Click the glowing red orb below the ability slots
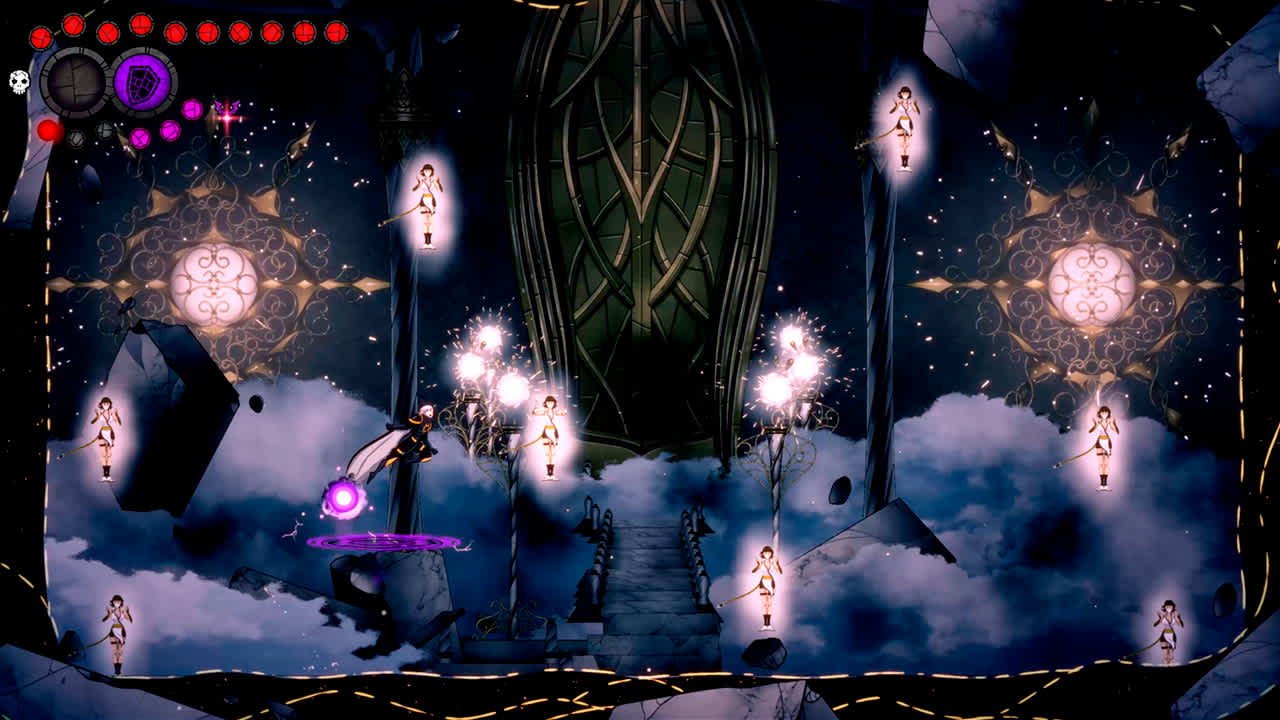 coord(48,131)
